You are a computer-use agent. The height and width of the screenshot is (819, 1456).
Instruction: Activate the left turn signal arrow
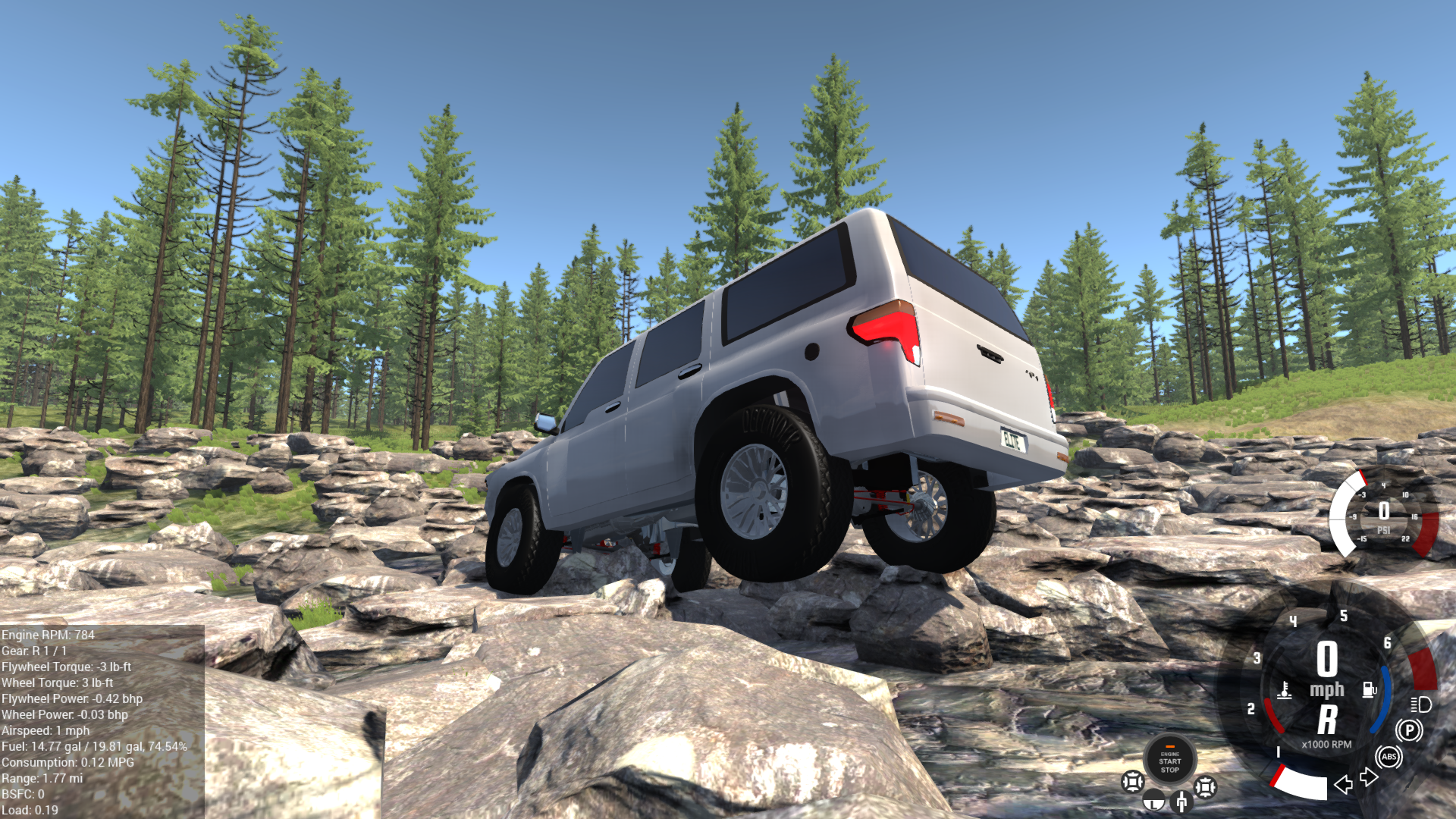[1344, 783]
